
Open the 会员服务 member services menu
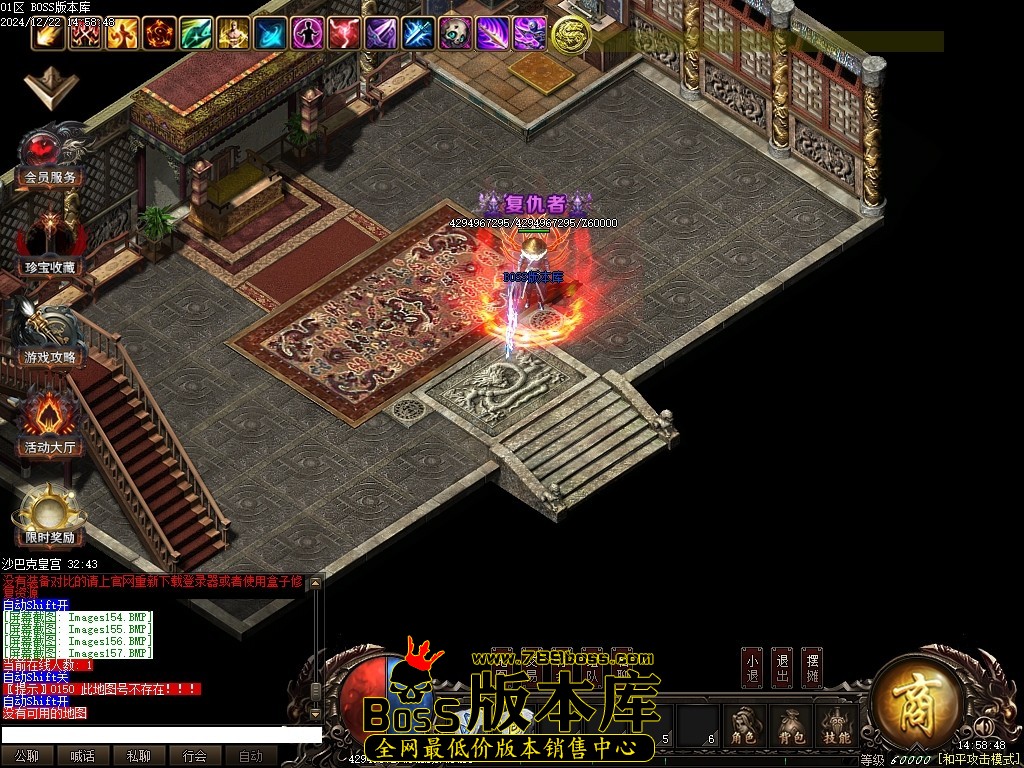click(x=50, y=158)
